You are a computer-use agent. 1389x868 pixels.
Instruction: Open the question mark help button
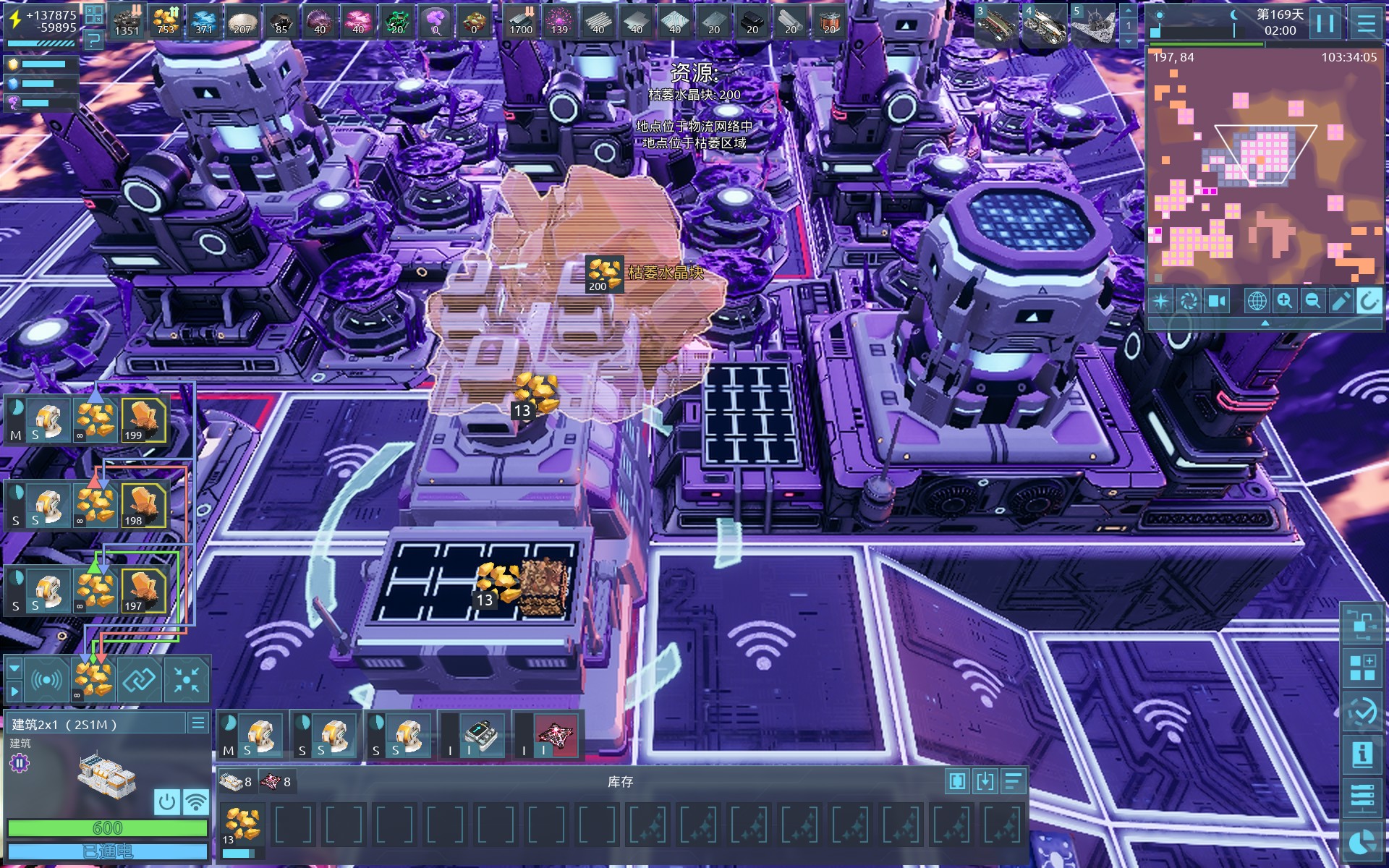(x=94, y=41)
